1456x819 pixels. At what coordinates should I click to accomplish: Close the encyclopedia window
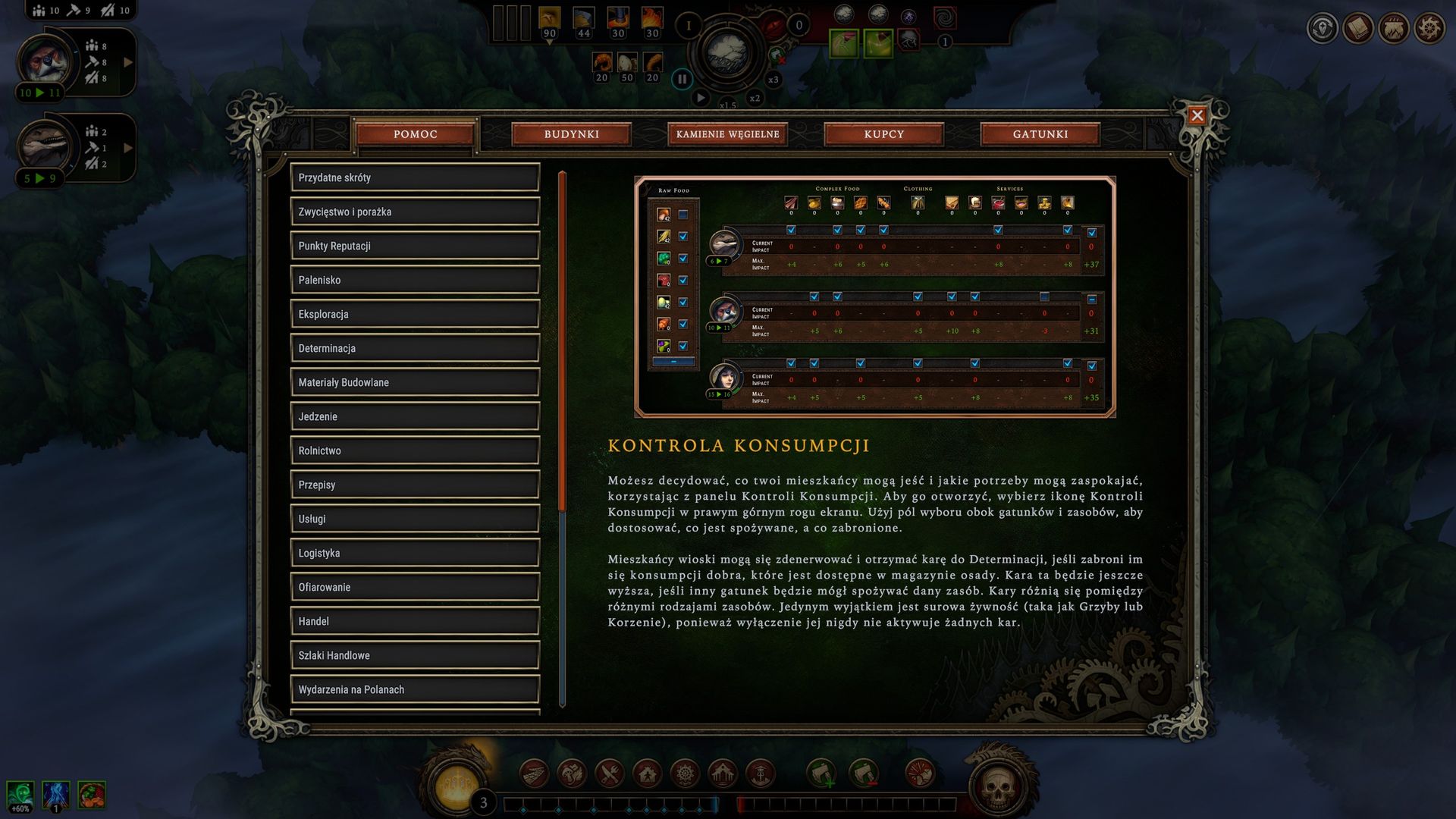click(1197, 115)
